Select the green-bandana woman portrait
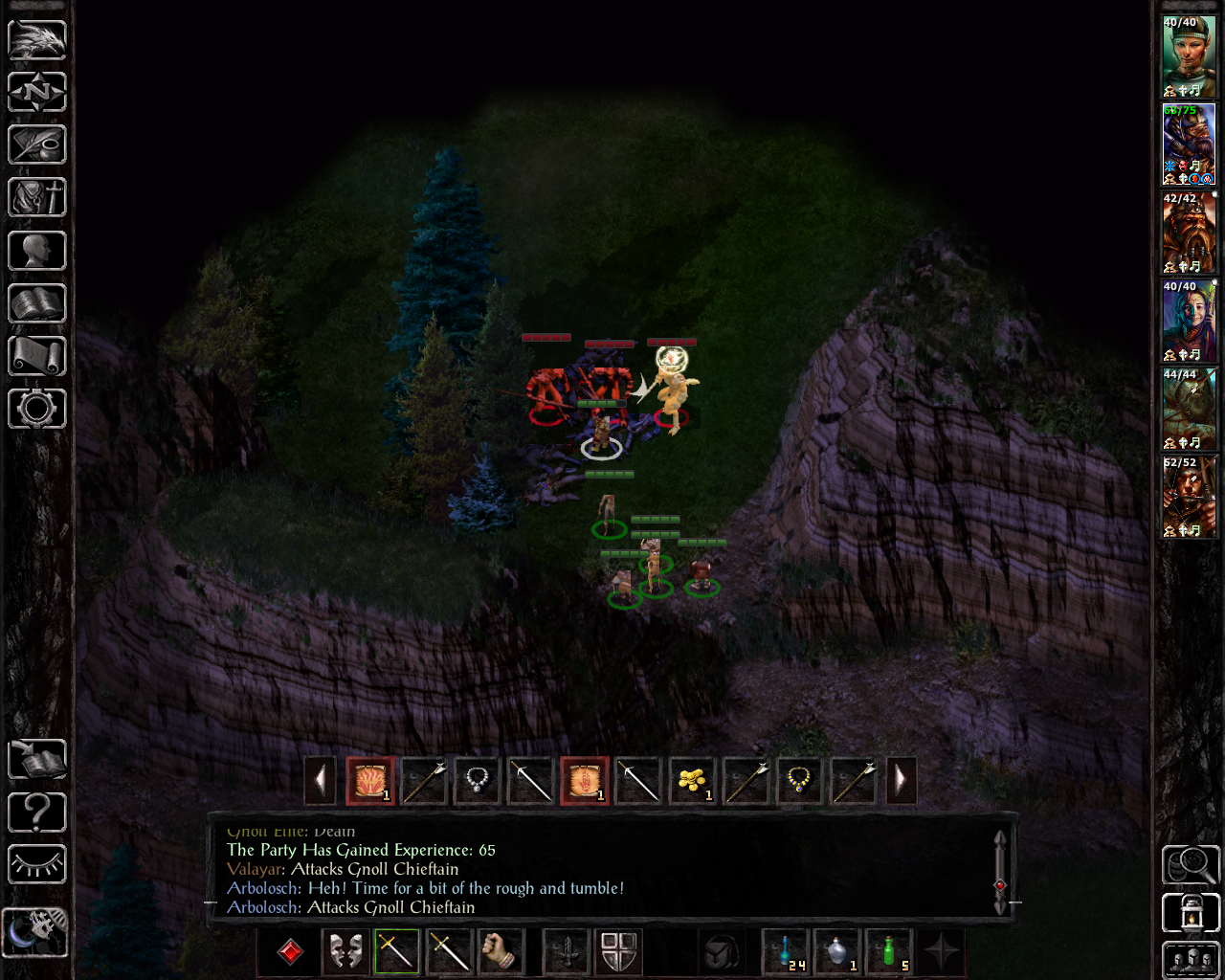Image resolution: width=1225 pixels, height=980 pixels. [1189, 56]
